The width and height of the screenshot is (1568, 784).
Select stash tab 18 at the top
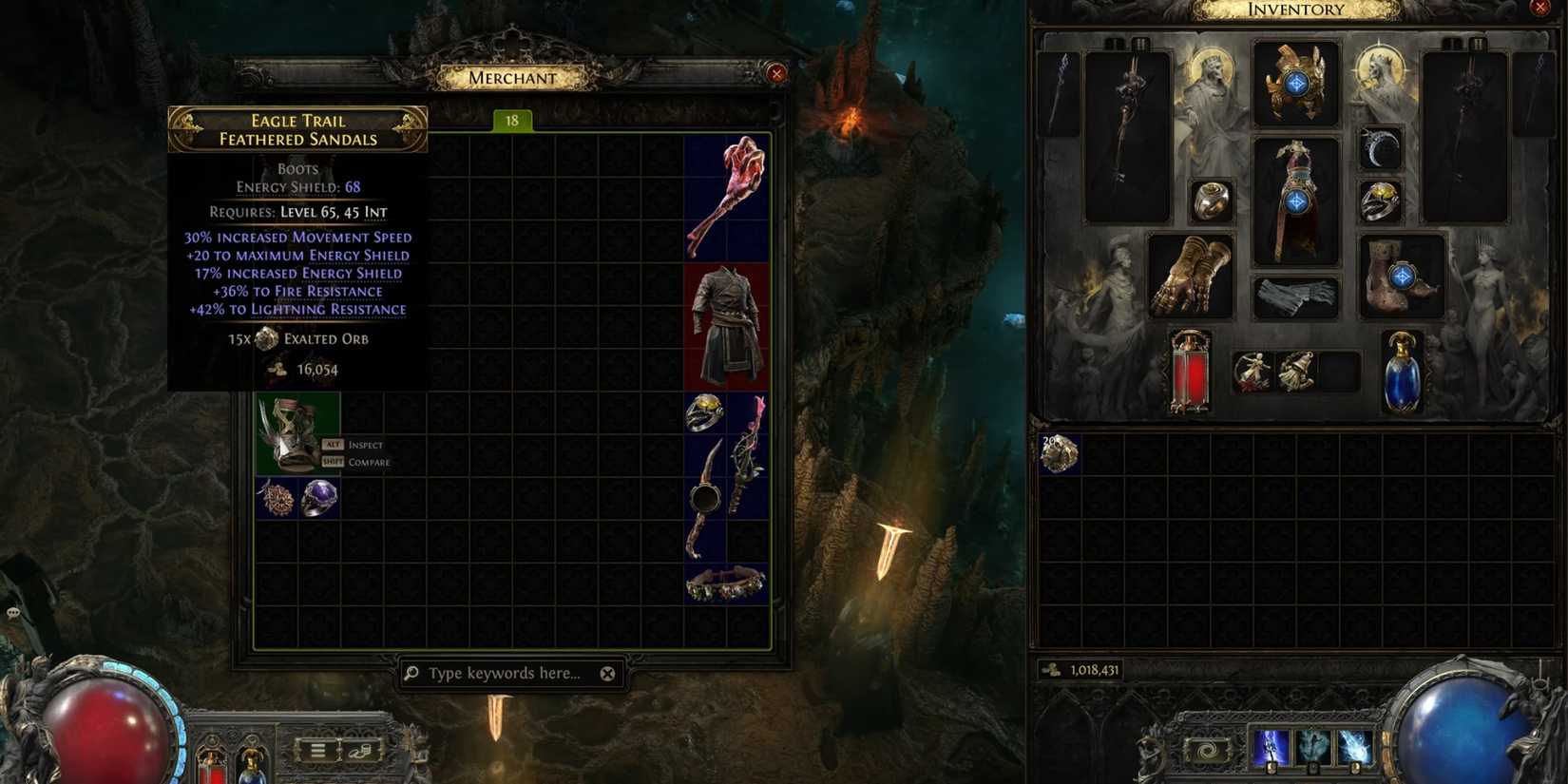(x=511, y=120)
